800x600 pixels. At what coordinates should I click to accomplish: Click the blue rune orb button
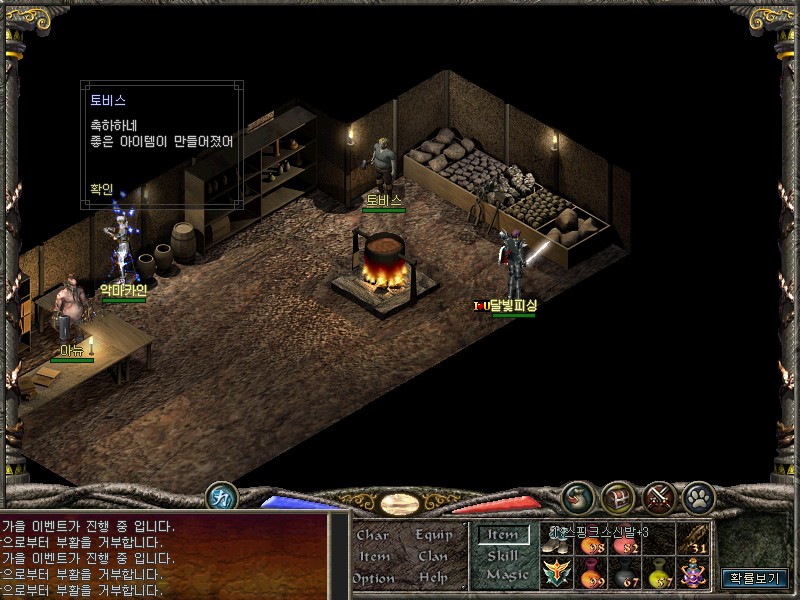coord(221,497)
